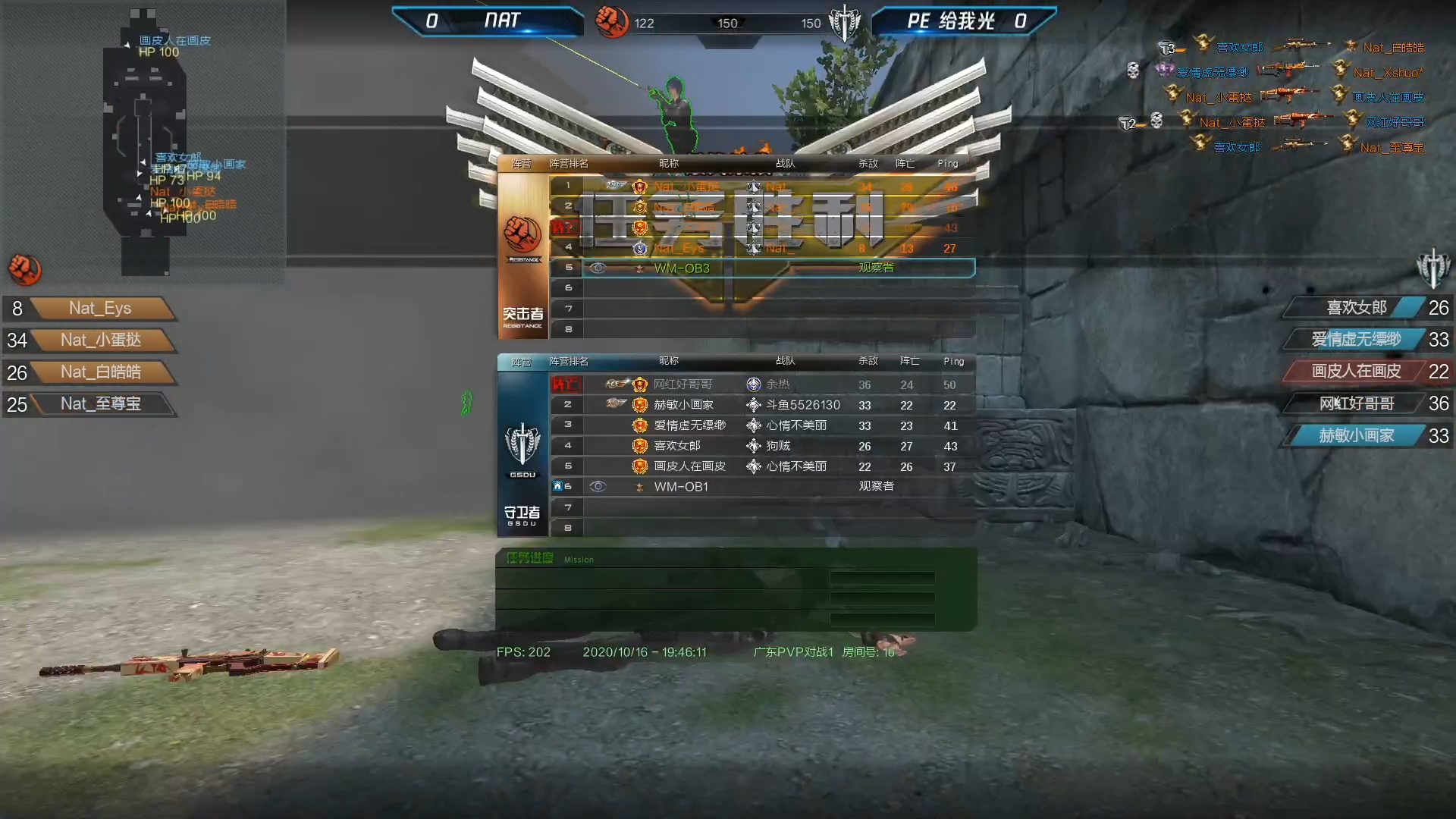The height and width of the screenshot is (819, 1456).
Task: Choose Nat_白皓皓 from the left player list
Action: [x=101, y=372]
